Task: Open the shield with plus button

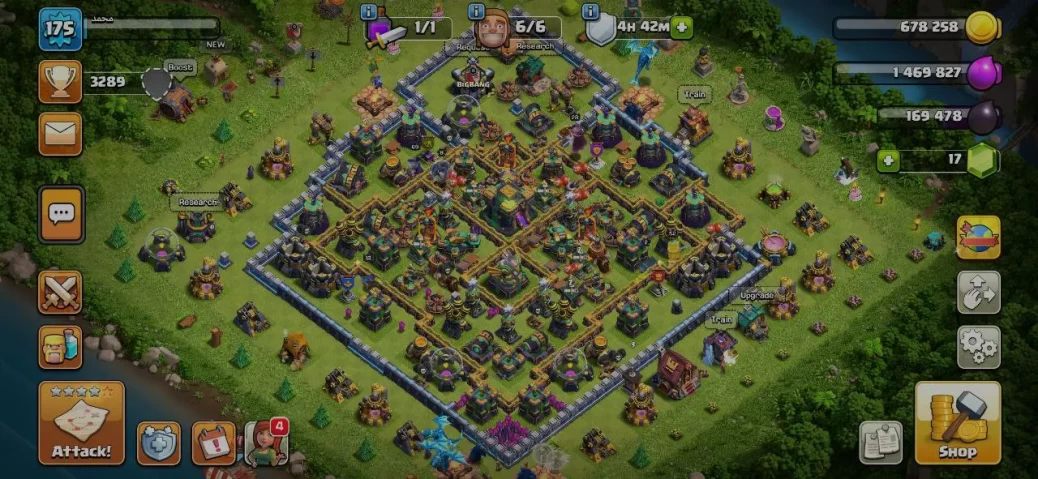Action: pyautogui.click(x=159, y=443)
